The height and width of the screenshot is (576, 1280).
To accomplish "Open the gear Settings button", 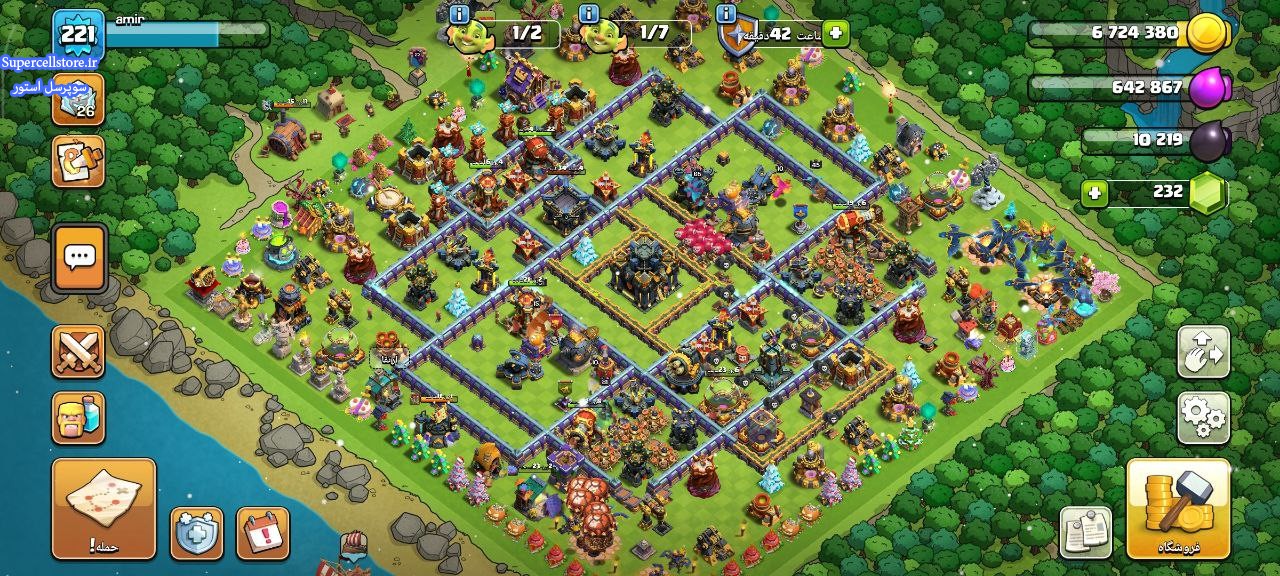I will (1203, 417).
